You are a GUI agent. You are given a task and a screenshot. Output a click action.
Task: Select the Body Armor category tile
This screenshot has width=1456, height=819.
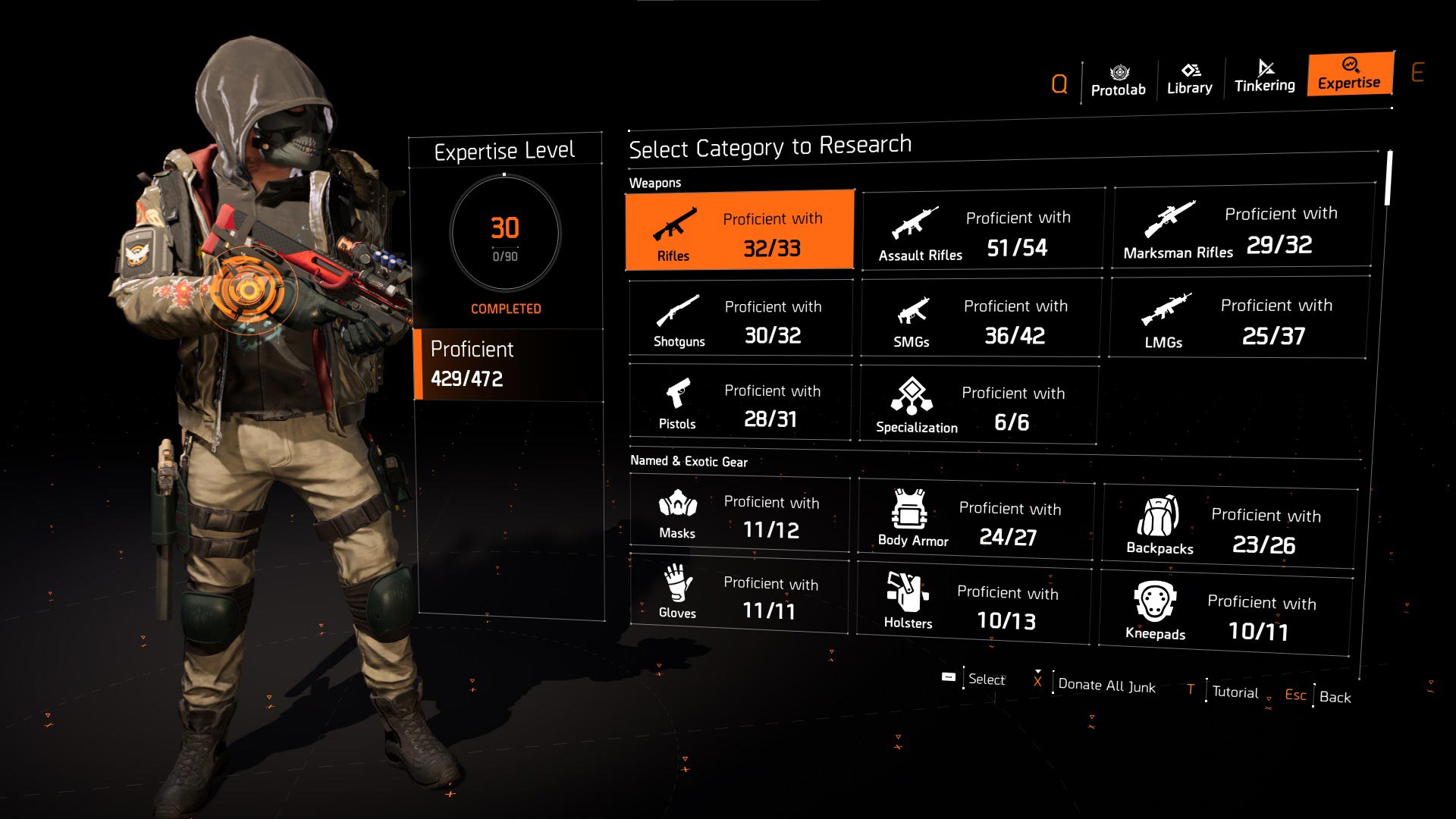pos(975,520)
